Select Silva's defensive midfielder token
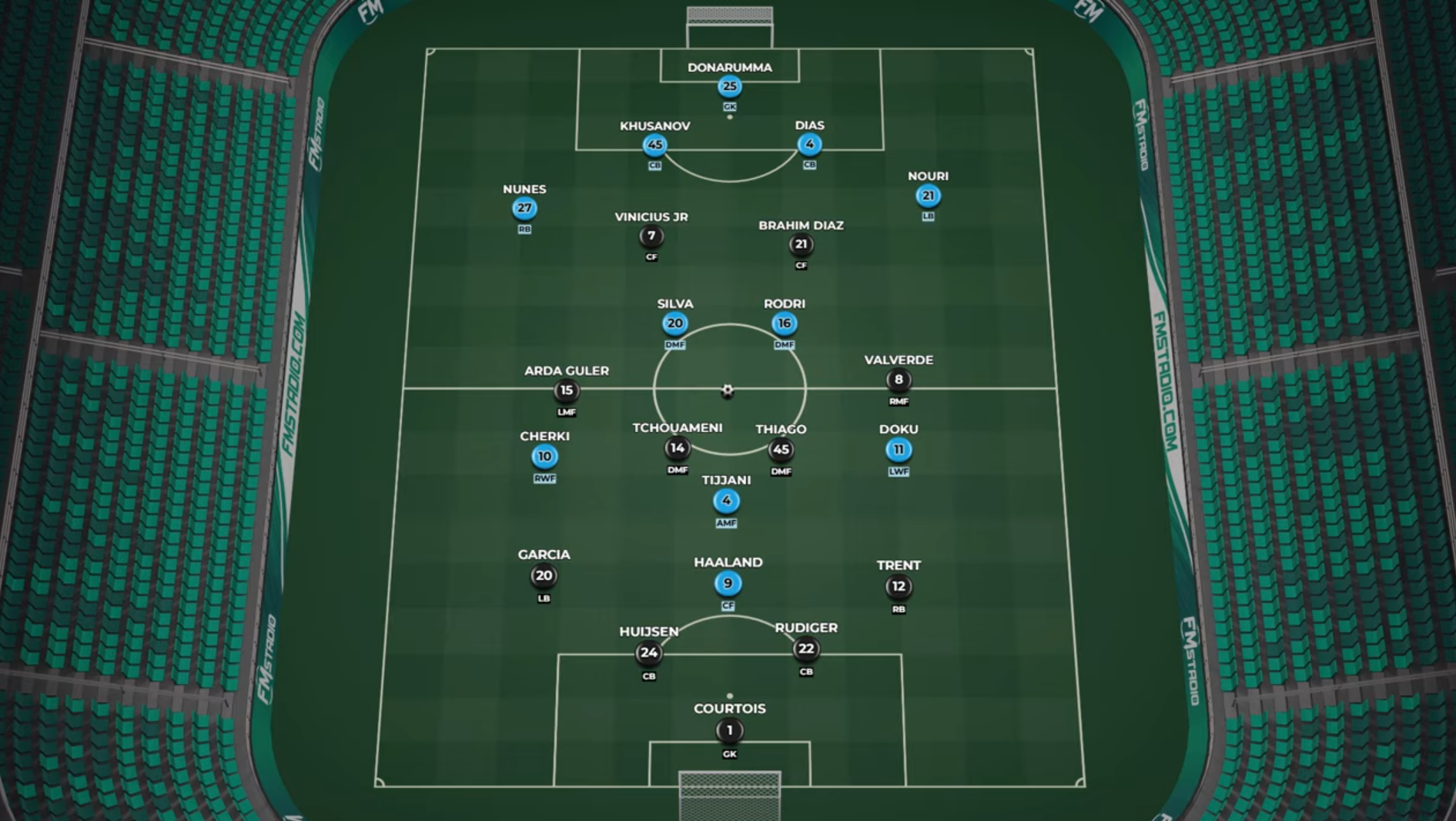This screenshot has height=821, width=1456. click(x=674, y=323)
